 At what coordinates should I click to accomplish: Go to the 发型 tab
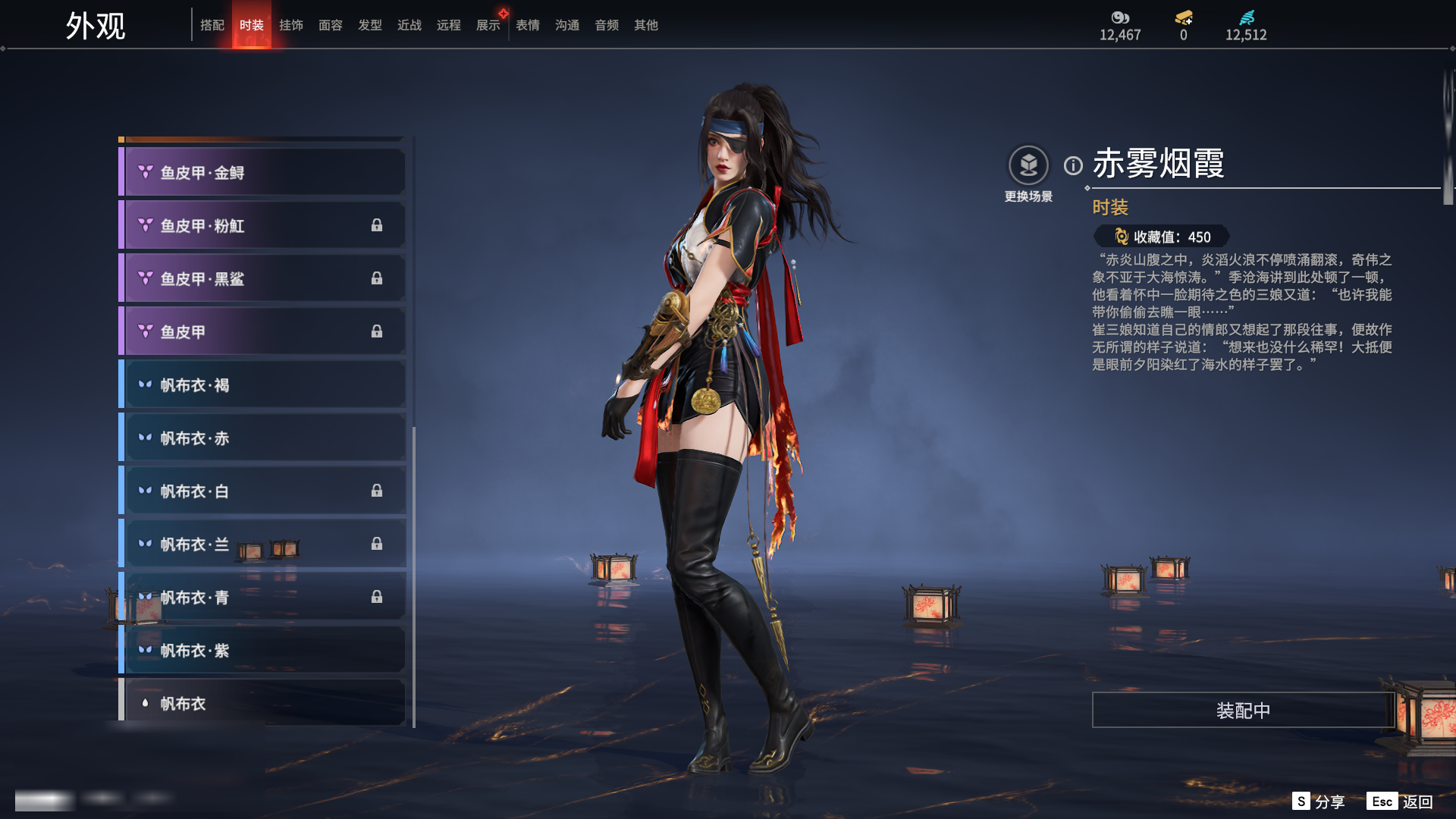pyautogui.click(x=370, y=25)
